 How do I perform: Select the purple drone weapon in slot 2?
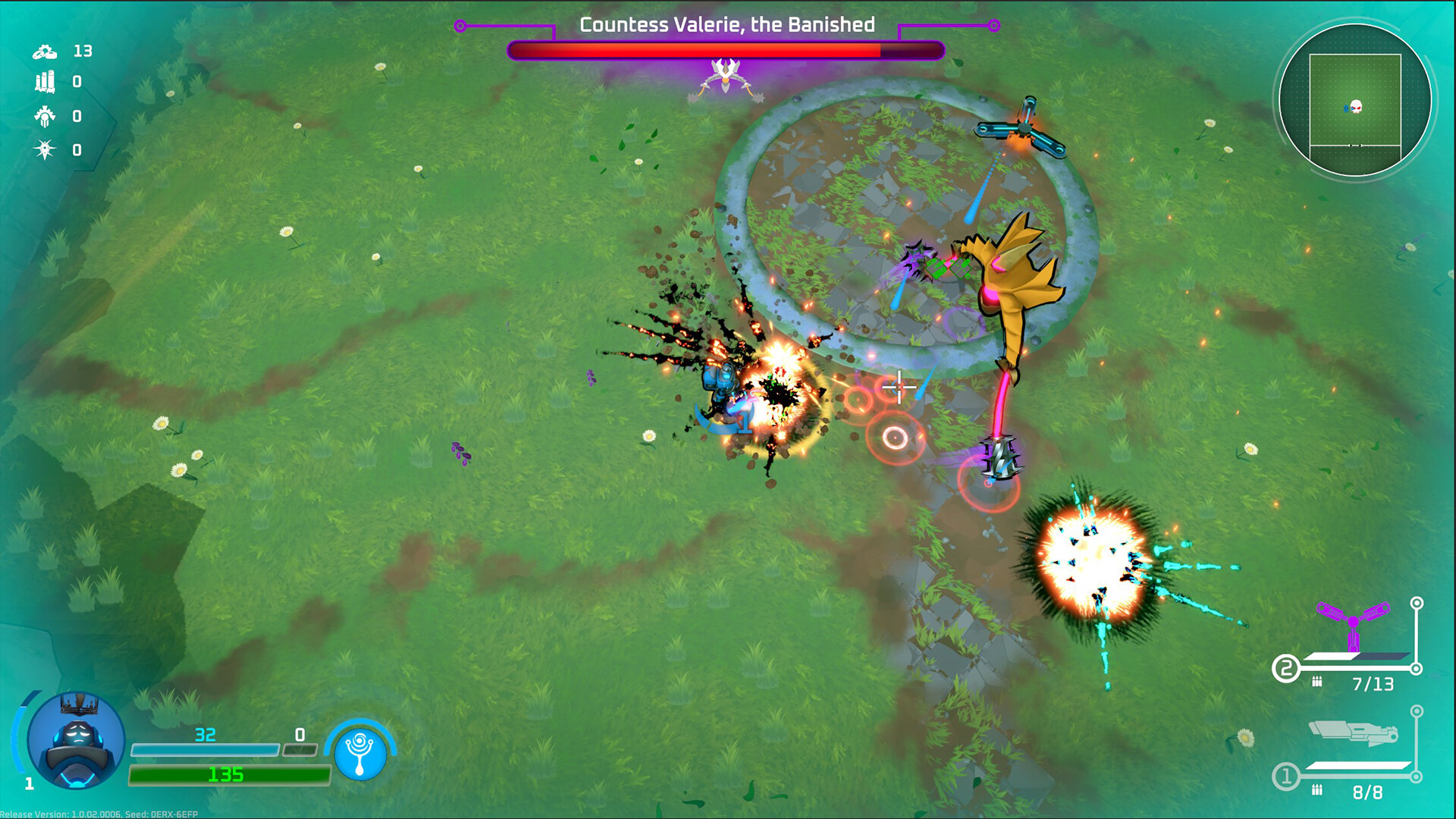click(x=1354, y=622)
